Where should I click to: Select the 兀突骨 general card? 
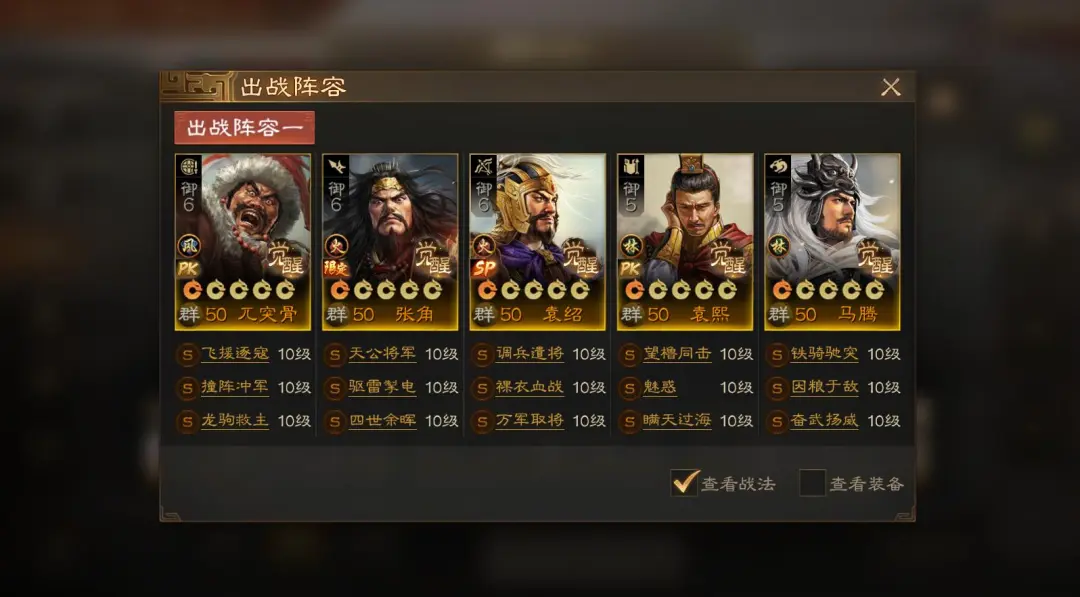pos(243,241)
